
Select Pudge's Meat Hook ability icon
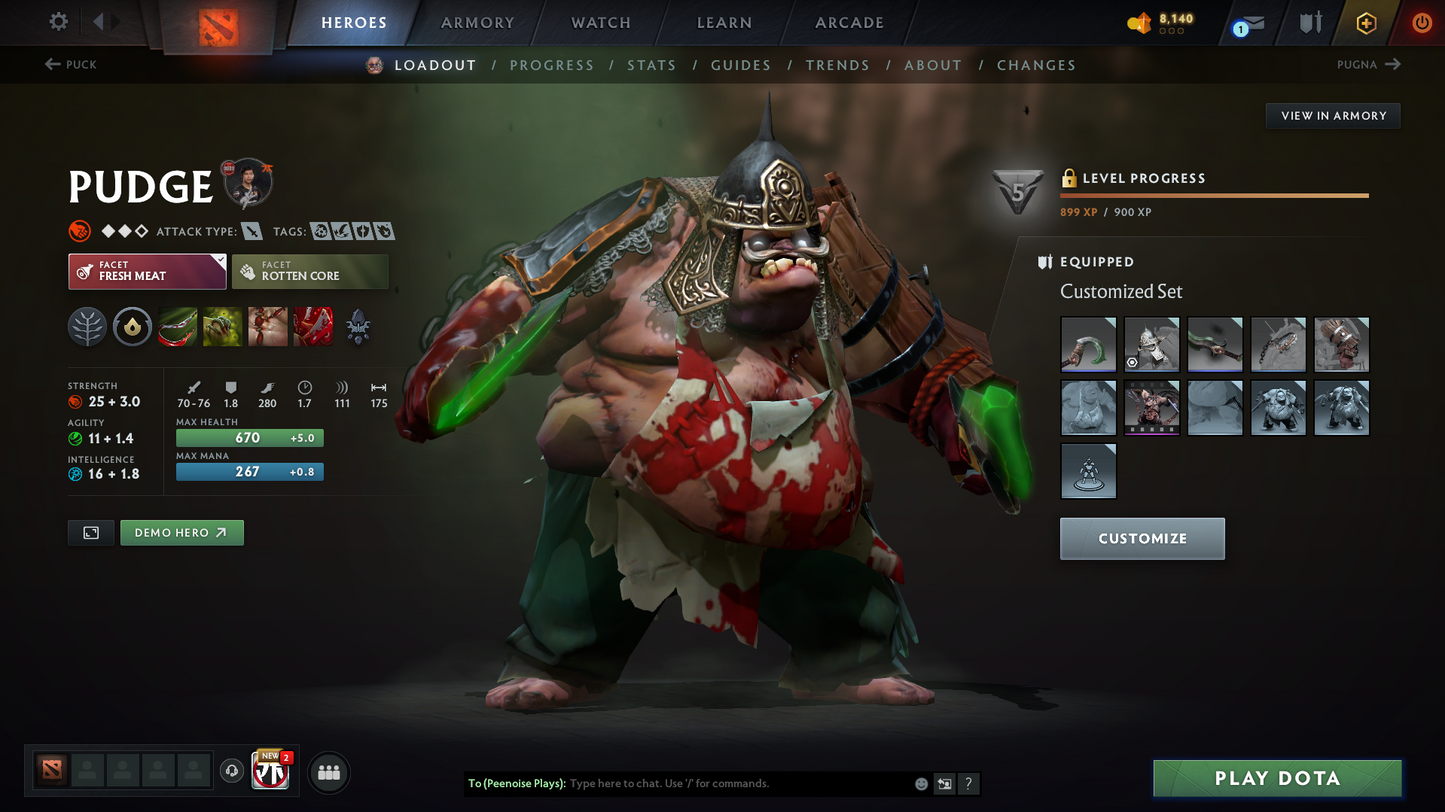pyautogui.click(x=177, y=326)
